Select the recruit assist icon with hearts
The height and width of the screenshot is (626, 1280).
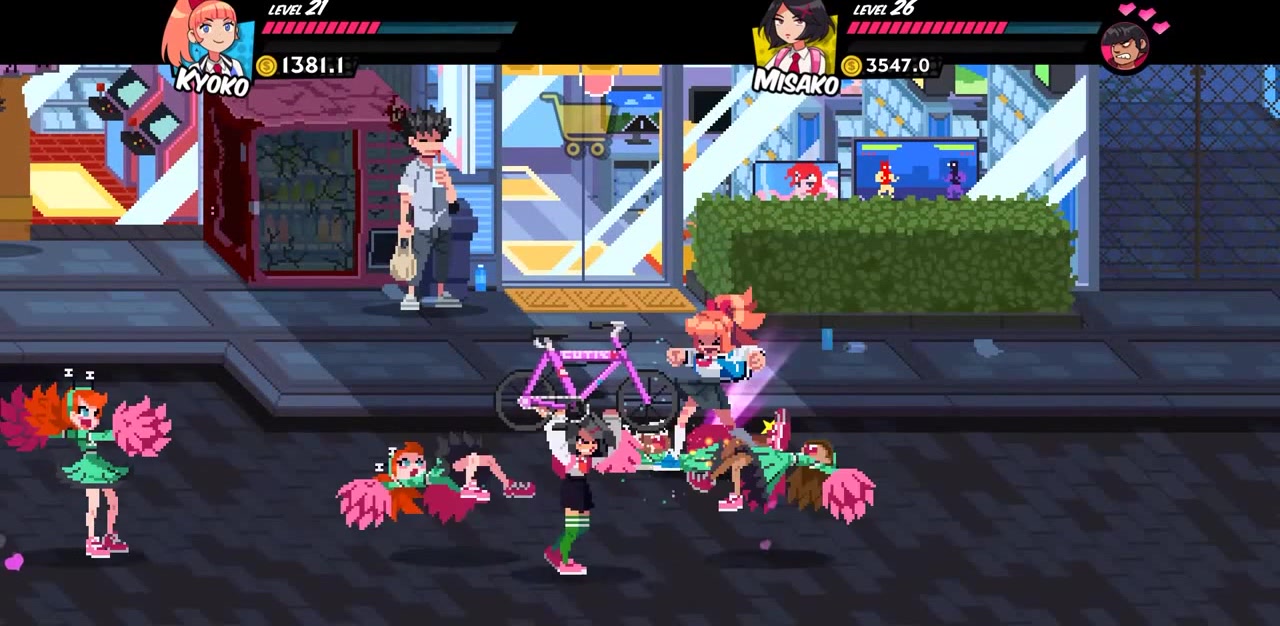(x=1124, y=44)
